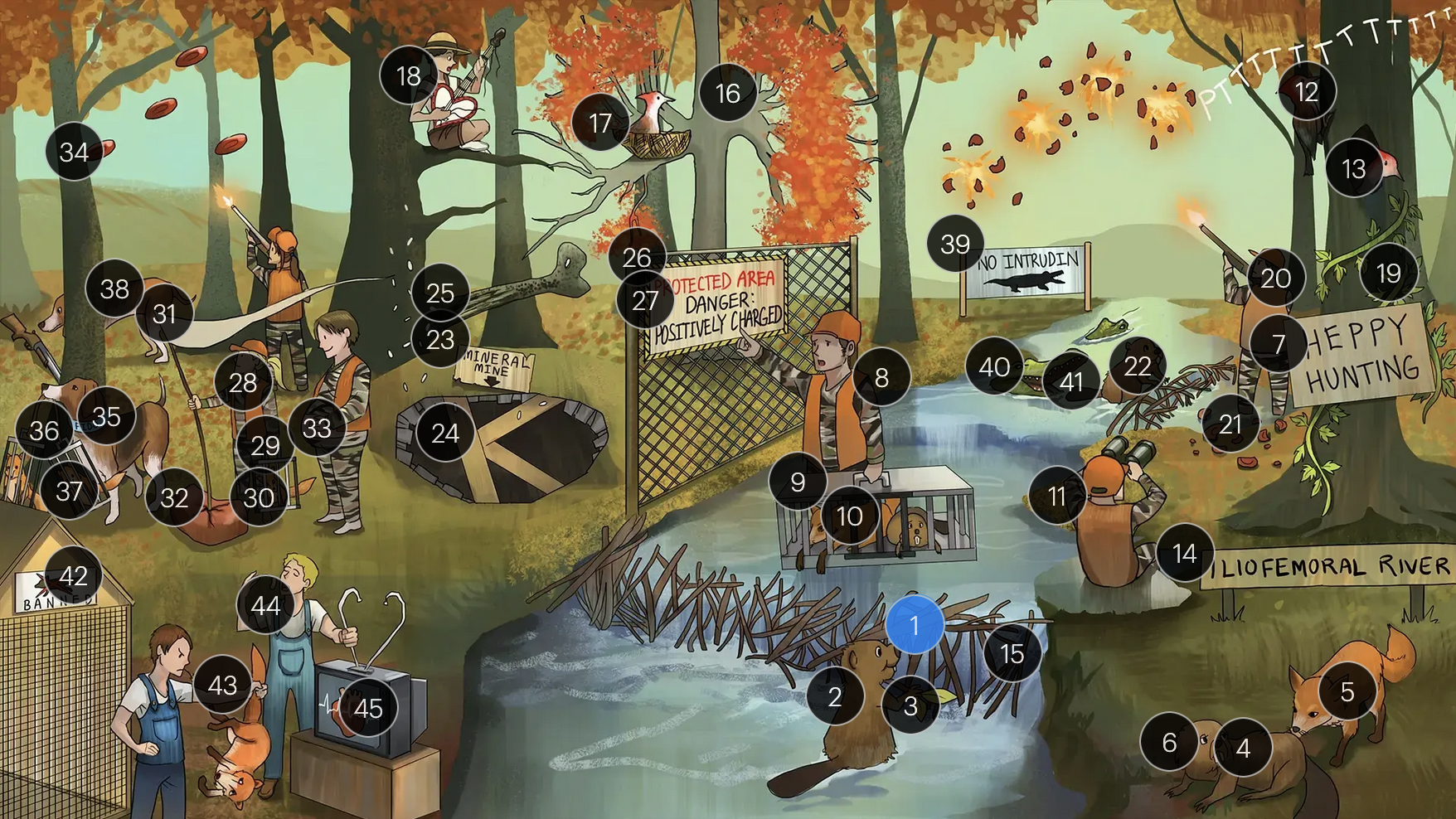Click marker number 18

click(408, 76)
